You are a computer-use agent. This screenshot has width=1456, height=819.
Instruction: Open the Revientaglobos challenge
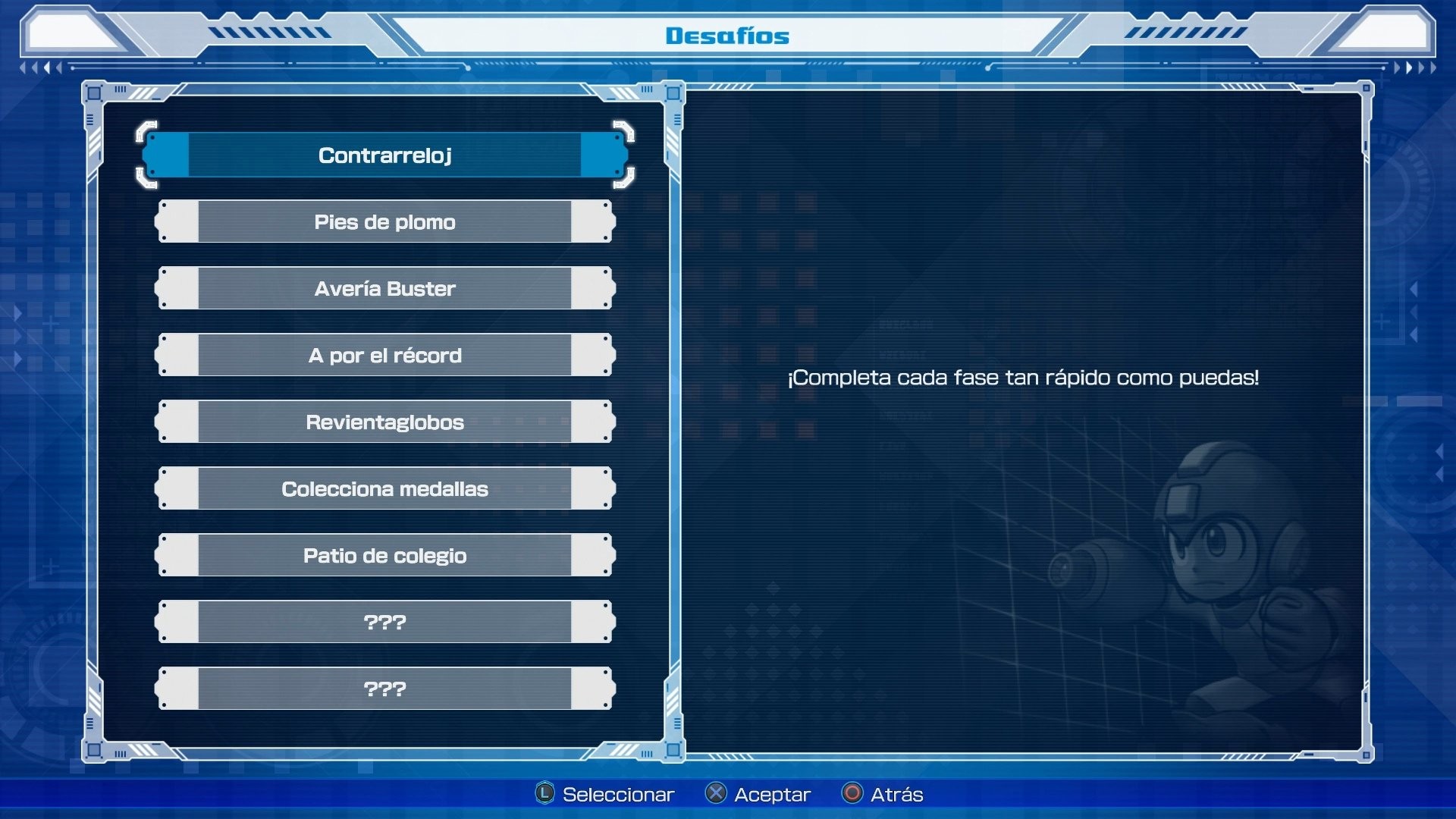pos(387,422)
